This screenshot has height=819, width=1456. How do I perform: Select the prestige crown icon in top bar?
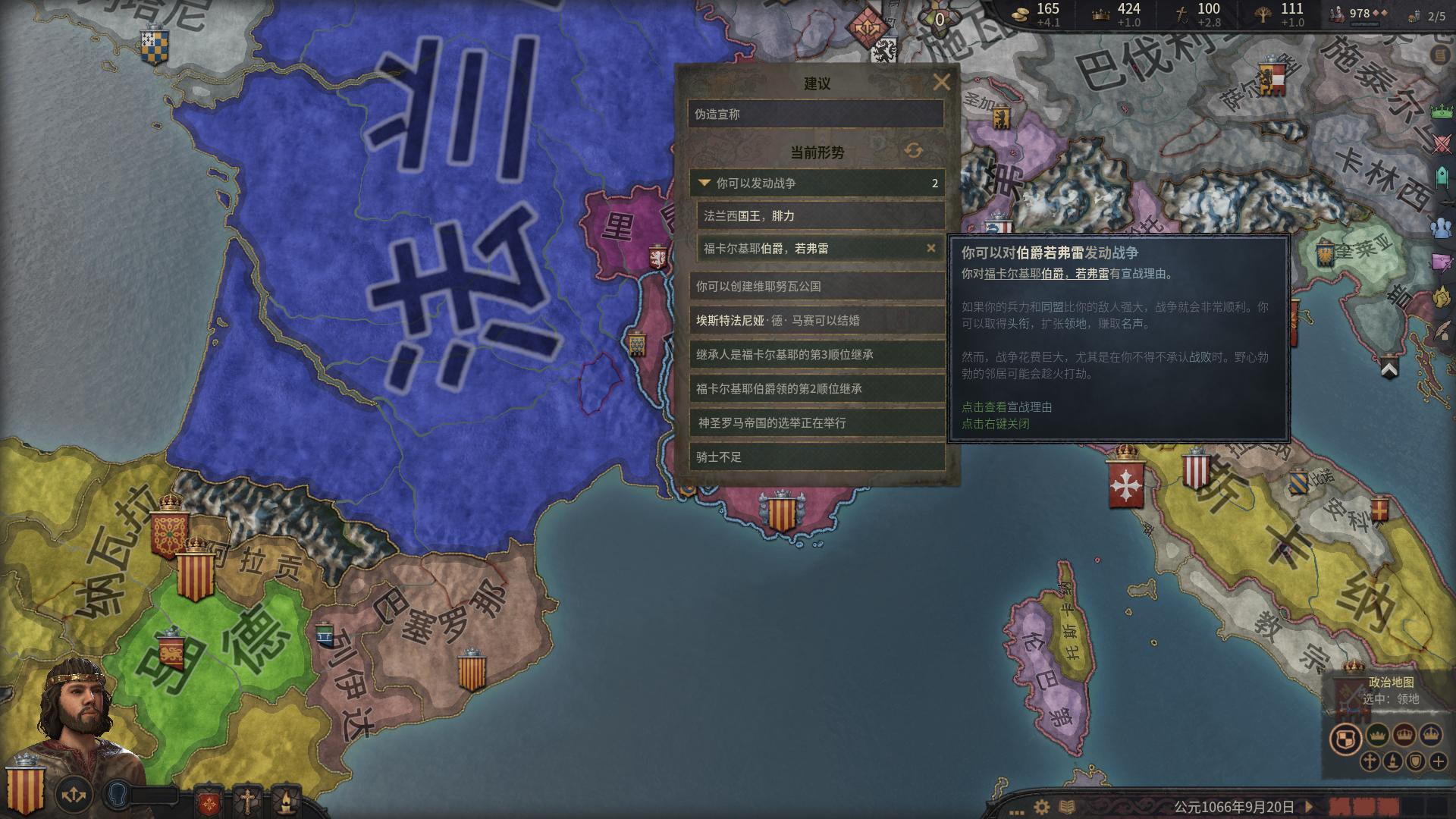(x=1100, y=14)
